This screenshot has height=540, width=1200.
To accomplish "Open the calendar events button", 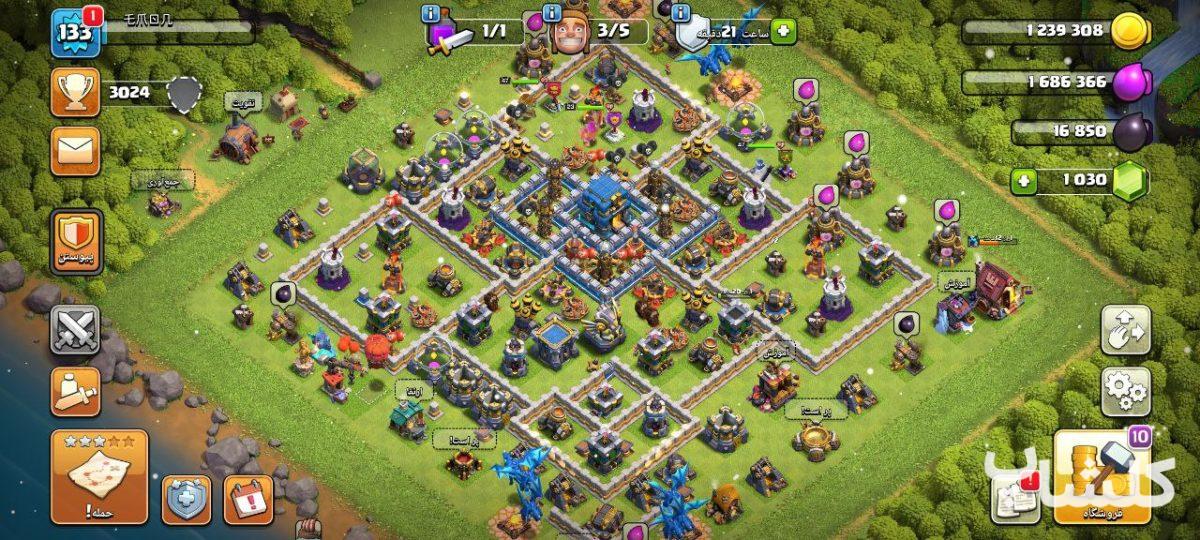I will [x=247, y=499].
